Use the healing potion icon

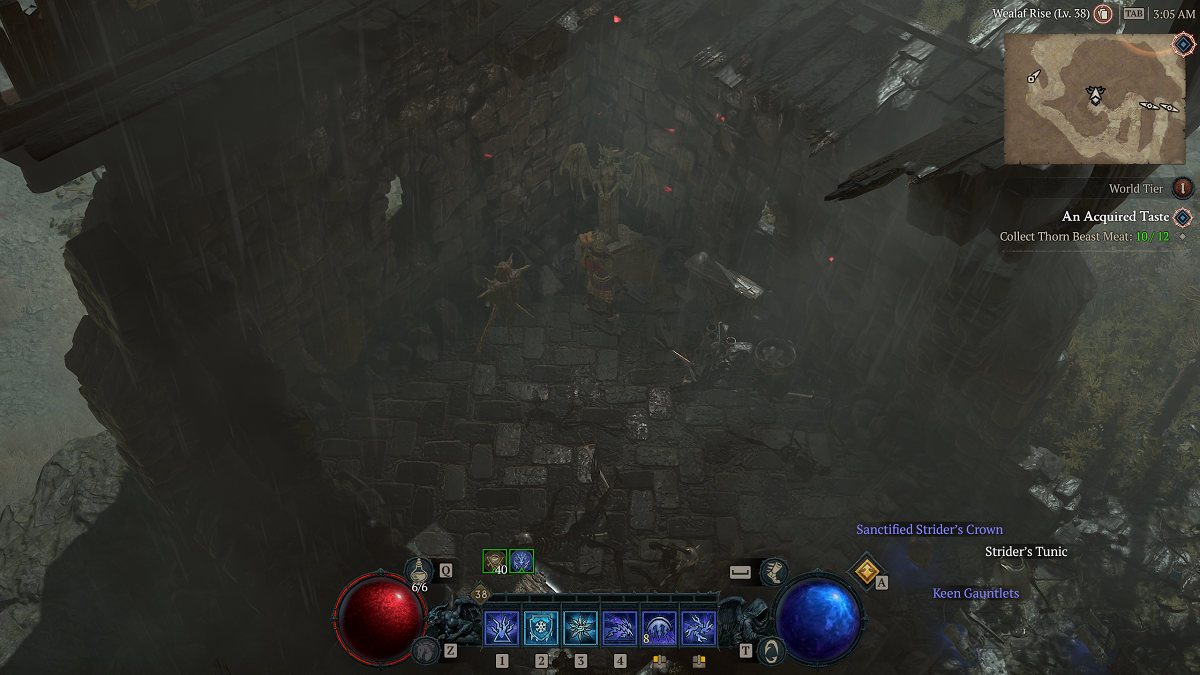[419, 572]
